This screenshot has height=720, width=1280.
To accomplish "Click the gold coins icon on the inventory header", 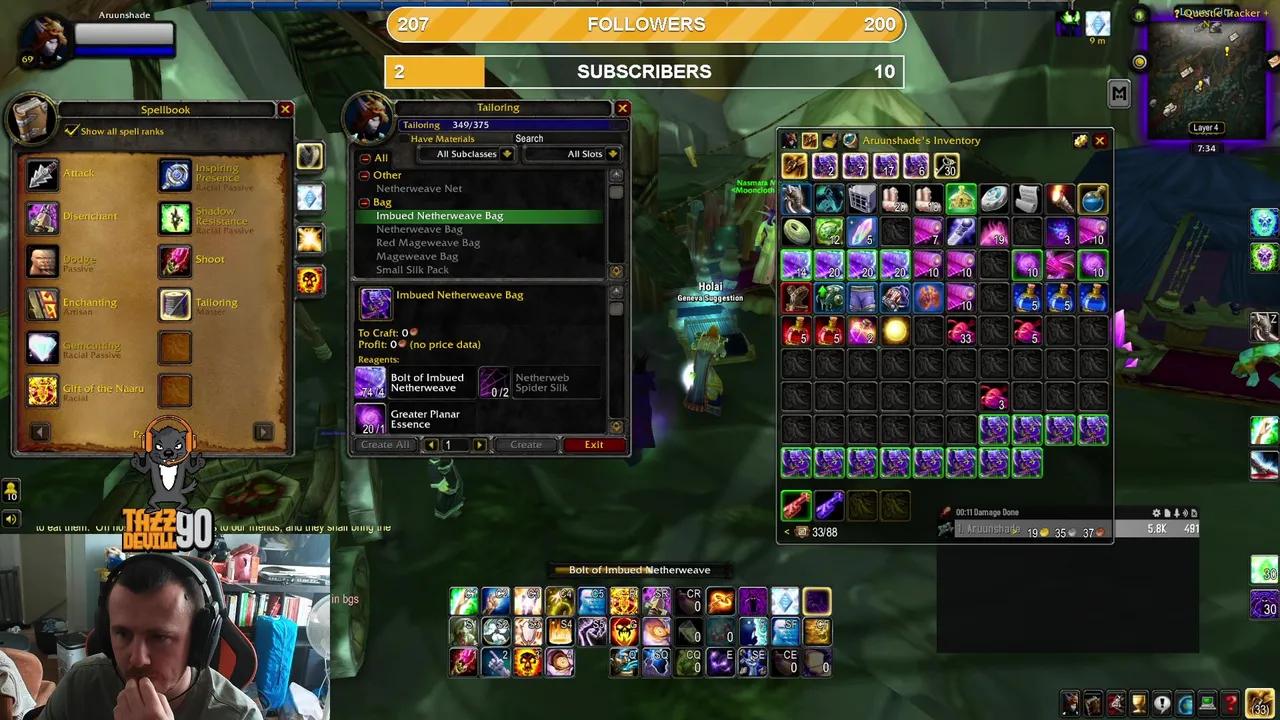I will 1081,140.
